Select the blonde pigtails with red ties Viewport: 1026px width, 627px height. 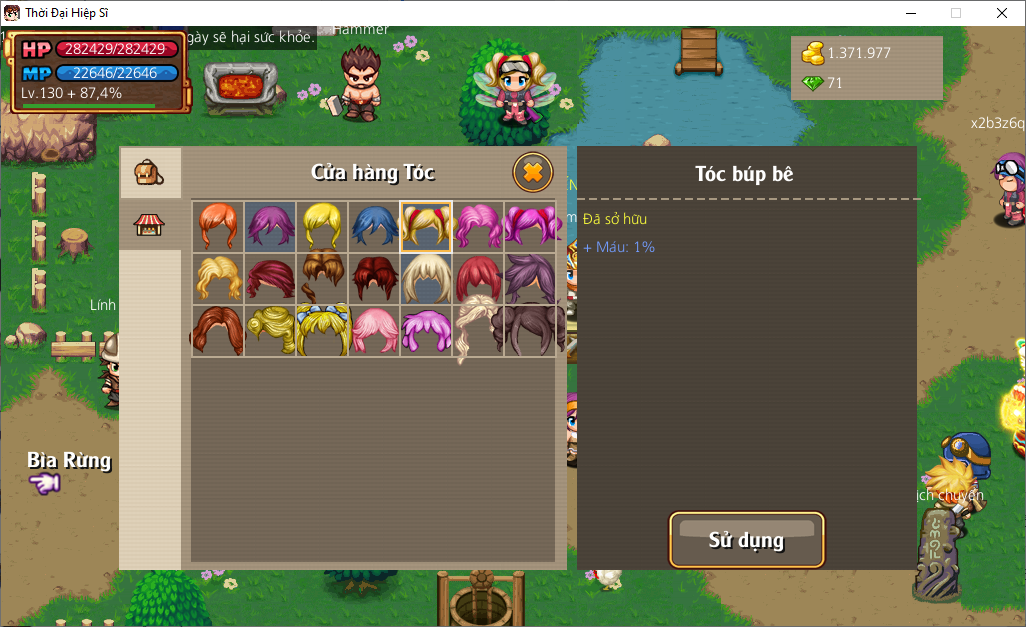426,226
